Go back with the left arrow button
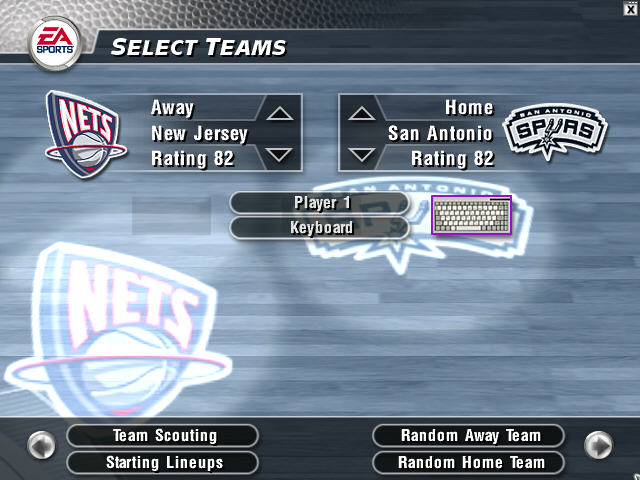 coord(41,444)
